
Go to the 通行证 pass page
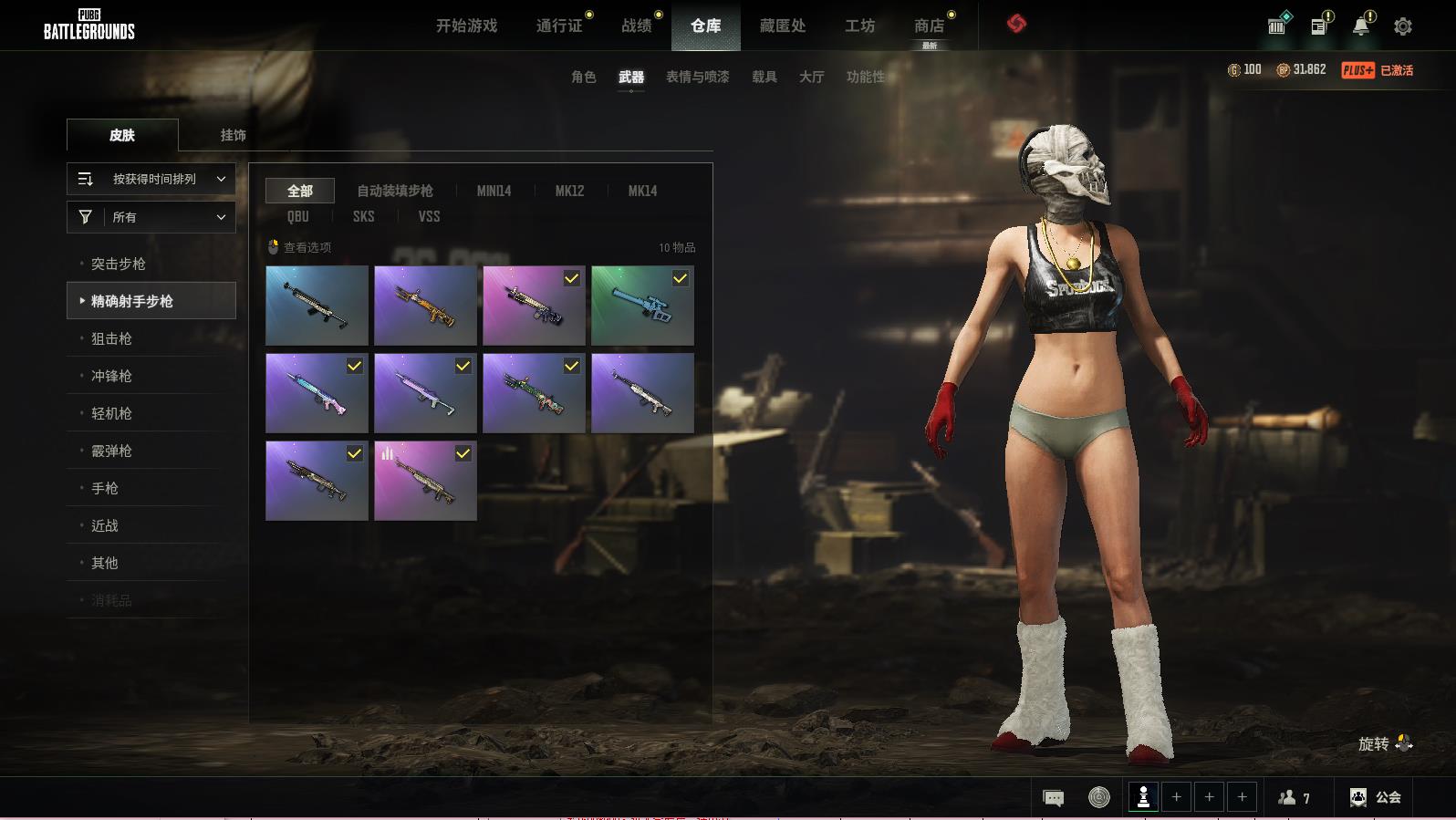(x=559, y=26)
